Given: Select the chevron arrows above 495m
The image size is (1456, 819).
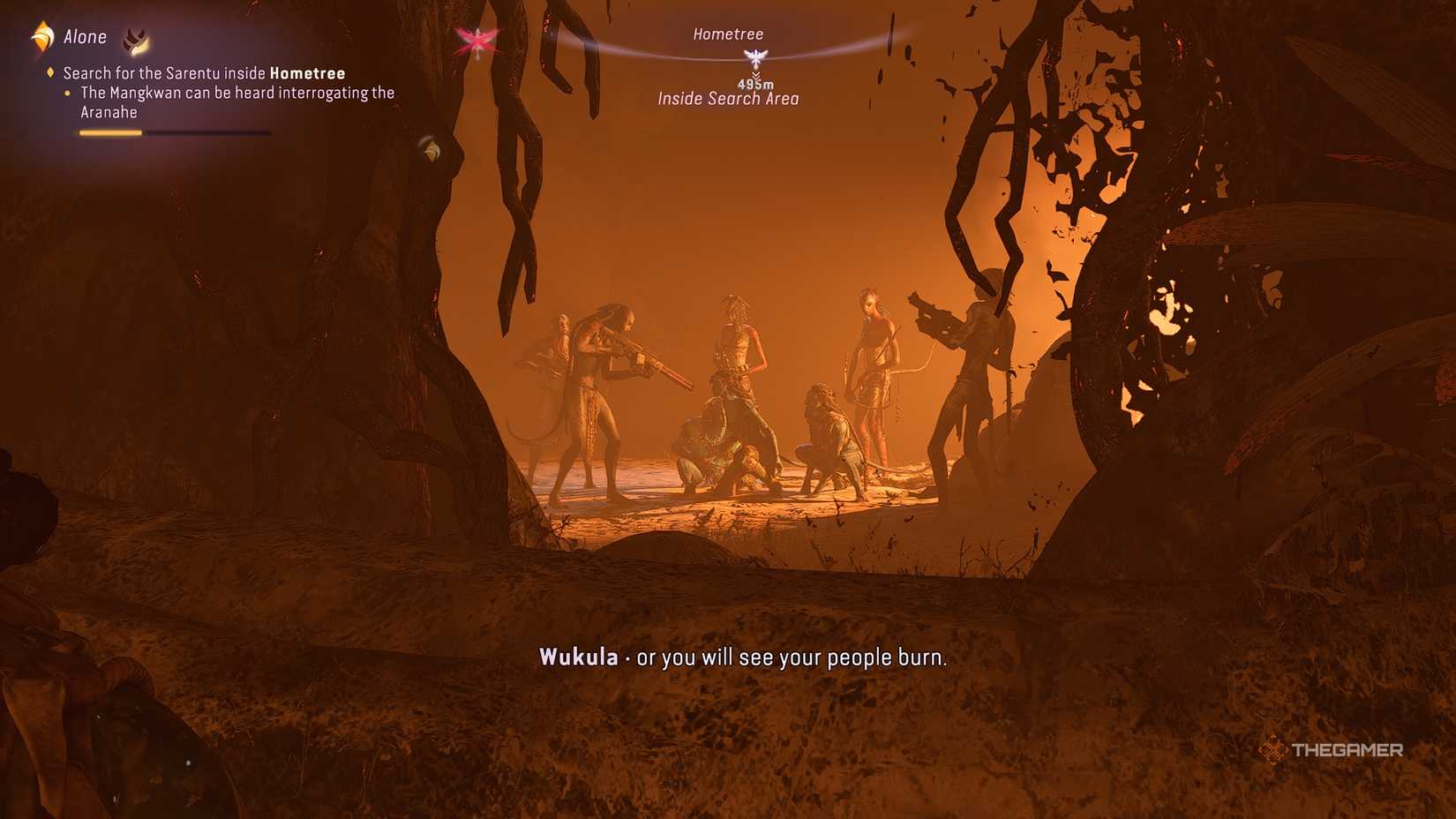Looking at the screenshot, I should click(754, 72).
